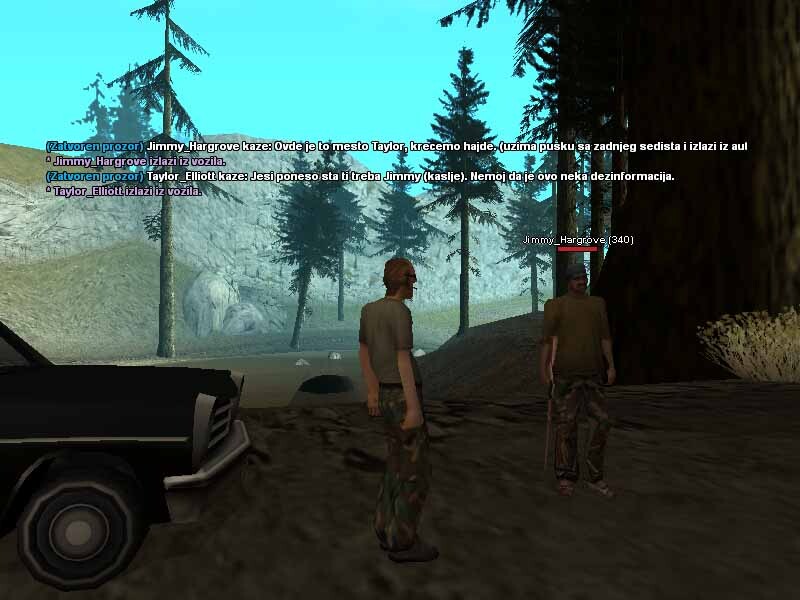
Task: Click Jimmy_Hargrove's chat message about the rifle
Action: (x=397, y=146)
